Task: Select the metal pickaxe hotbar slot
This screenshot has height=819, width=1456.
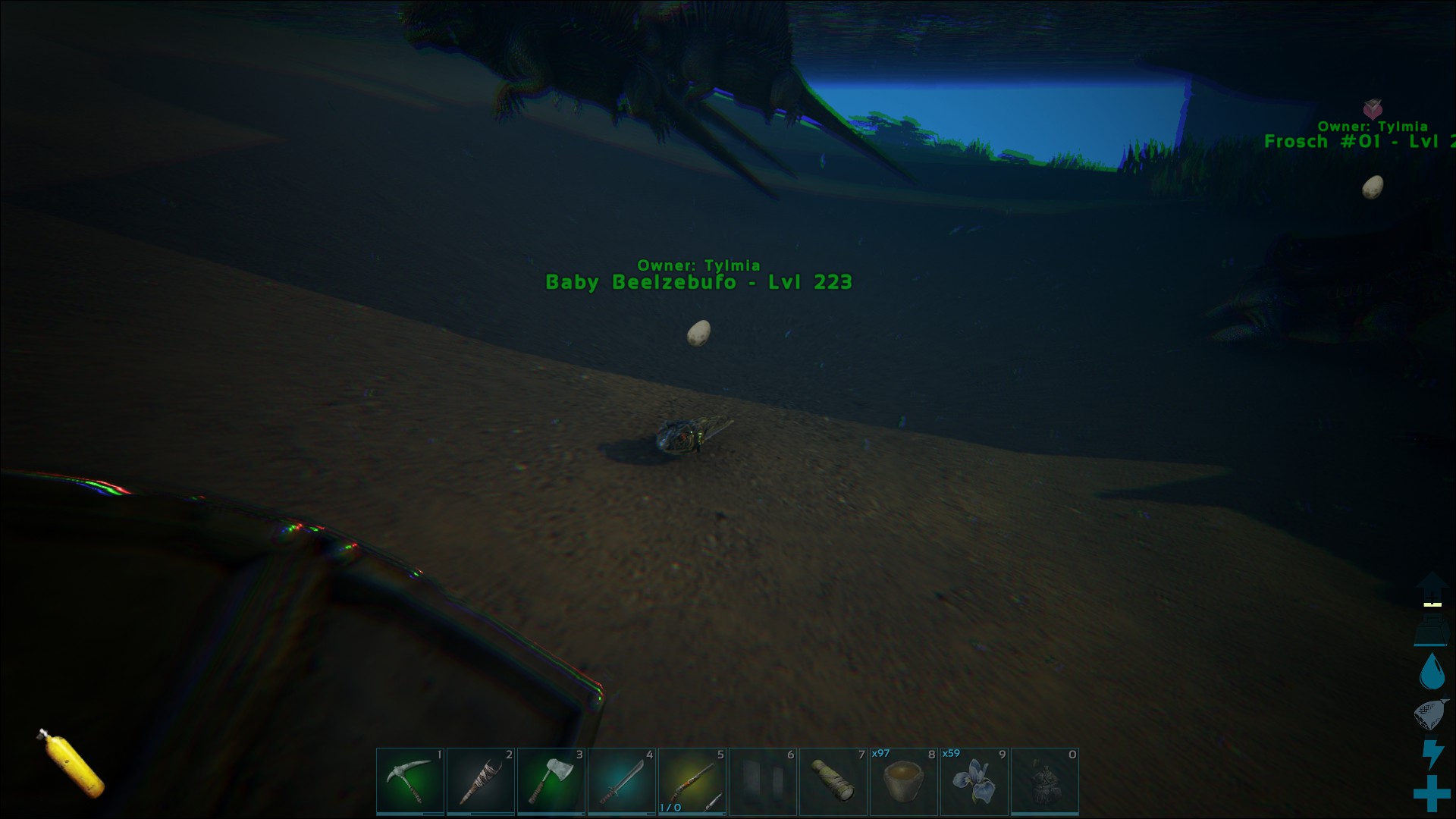Action: 409,781
